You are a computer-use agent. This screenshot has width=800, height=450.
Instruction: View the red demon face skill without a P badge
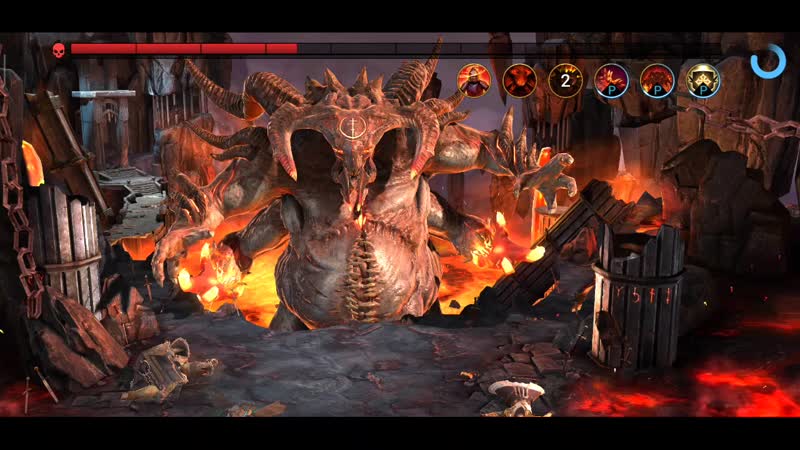pyautogui.click(x=519, y=80)
